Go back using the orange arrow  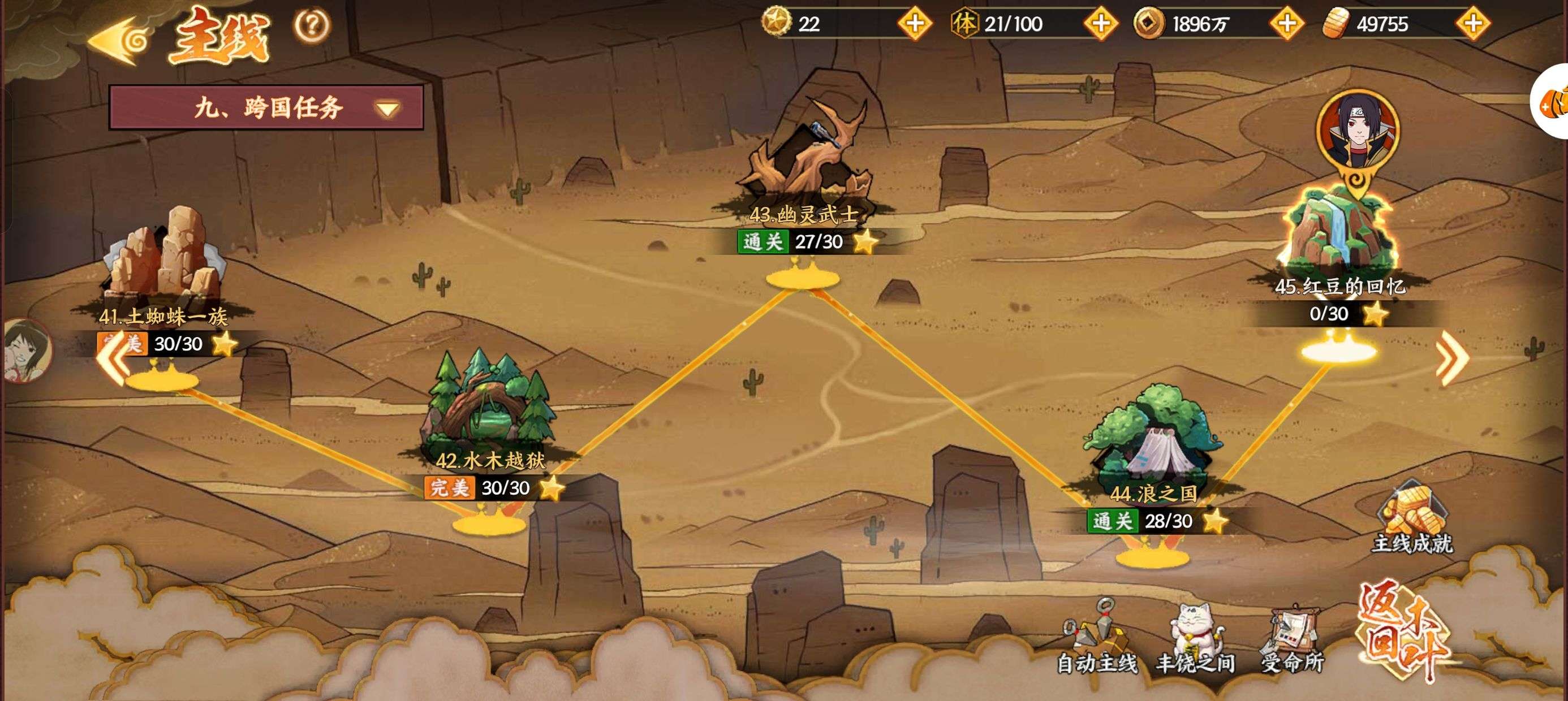[x=119, y=41]
